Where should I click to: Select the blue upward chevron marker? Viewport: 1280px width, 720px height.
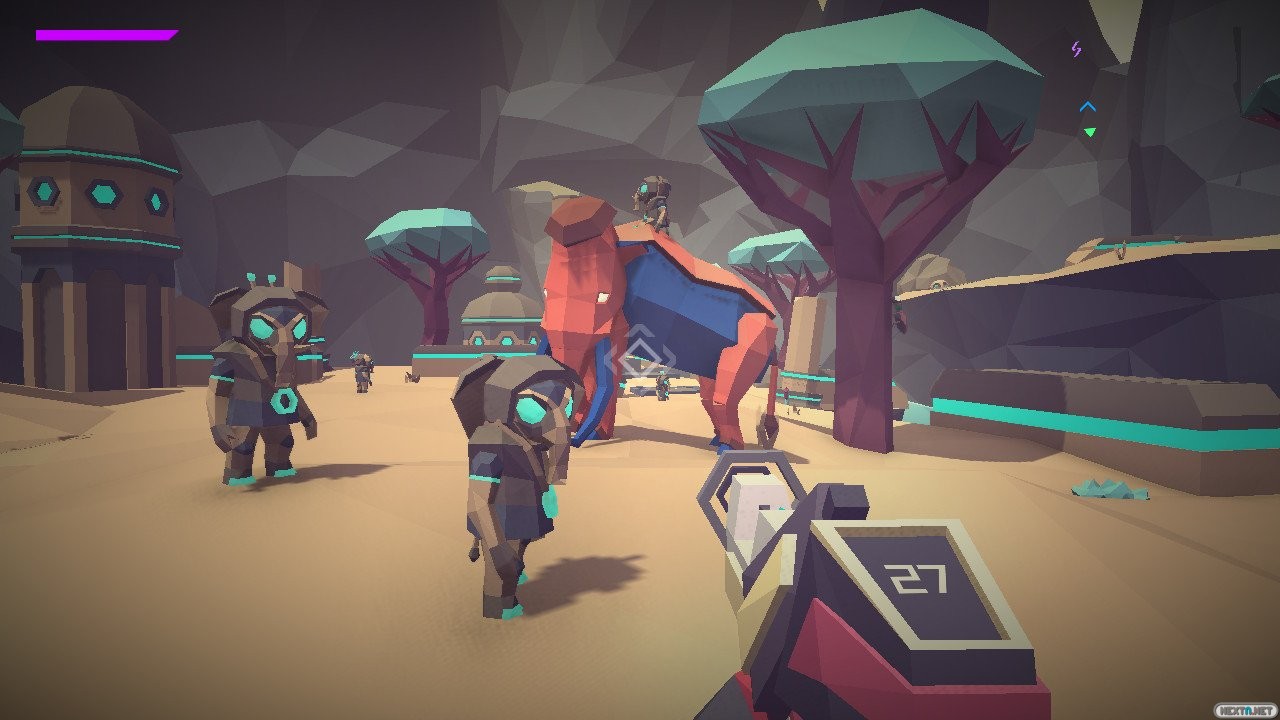1088,106
